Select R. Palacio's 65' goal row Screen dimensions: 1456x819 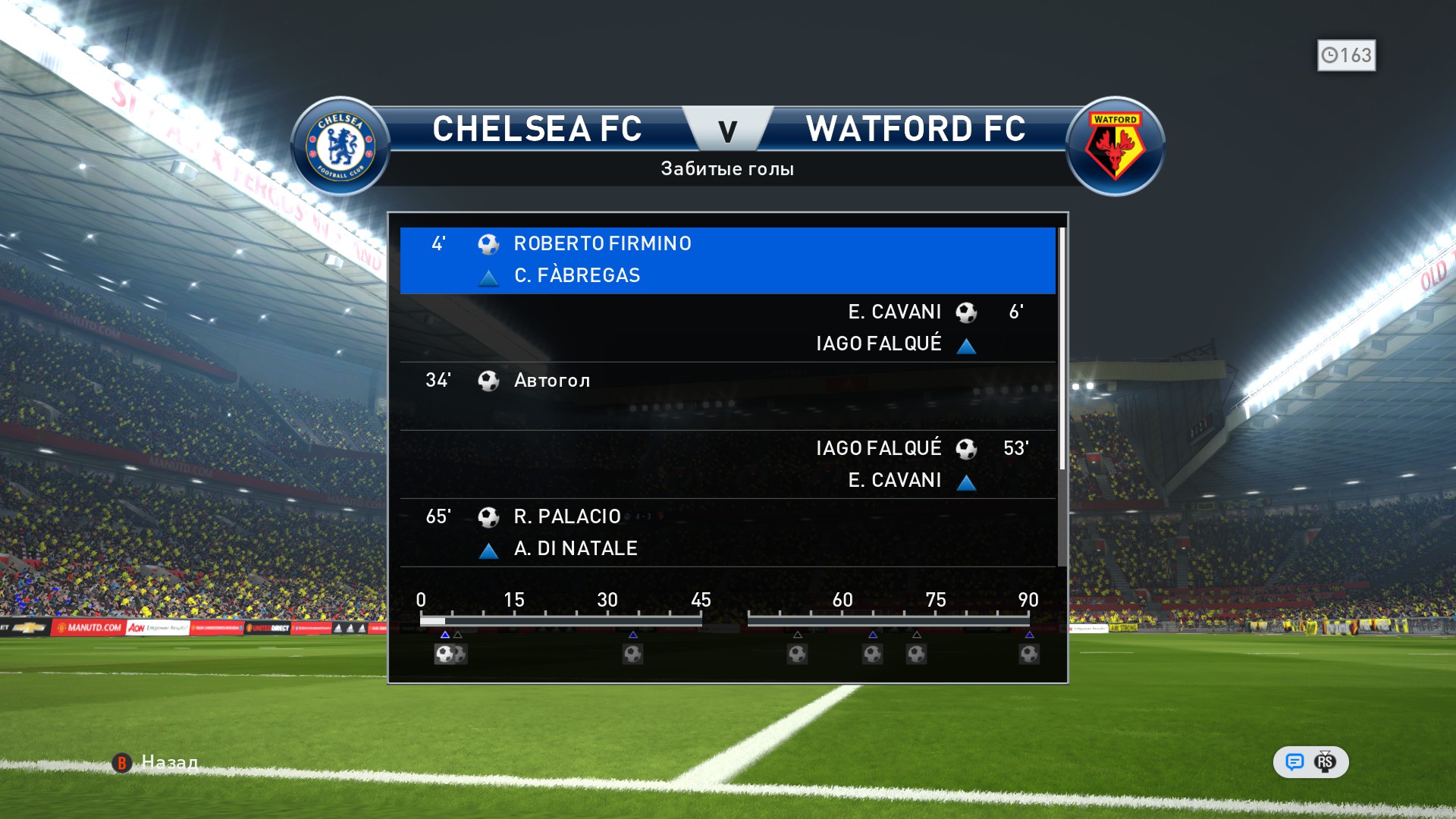click(726, 532)
